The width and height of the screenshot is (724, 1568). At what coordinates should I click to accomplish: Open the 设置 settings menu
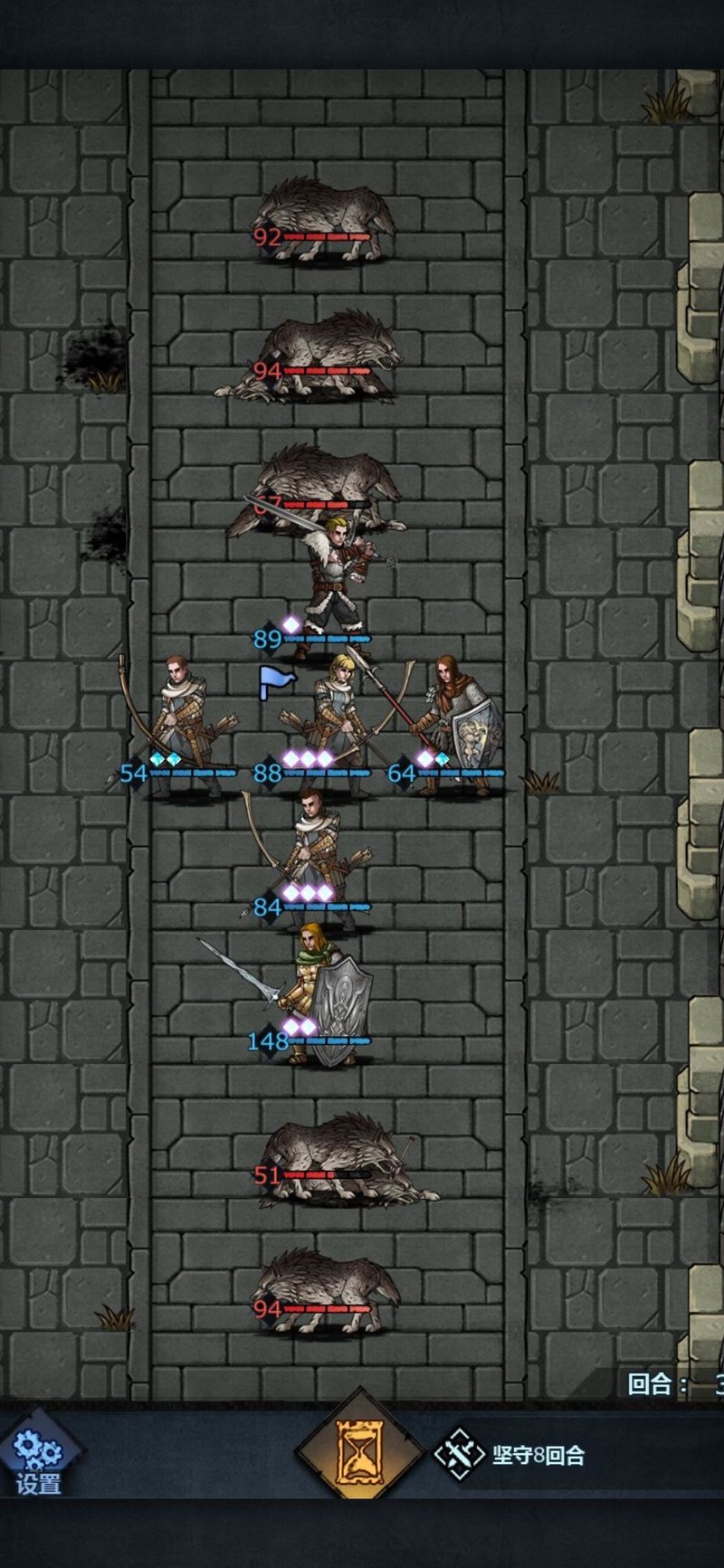pos(38,1460)
